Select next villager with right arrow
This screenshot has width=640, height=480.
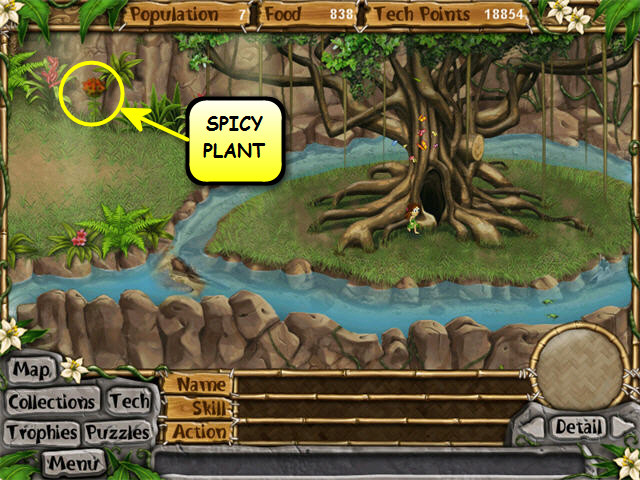[624, 428]
